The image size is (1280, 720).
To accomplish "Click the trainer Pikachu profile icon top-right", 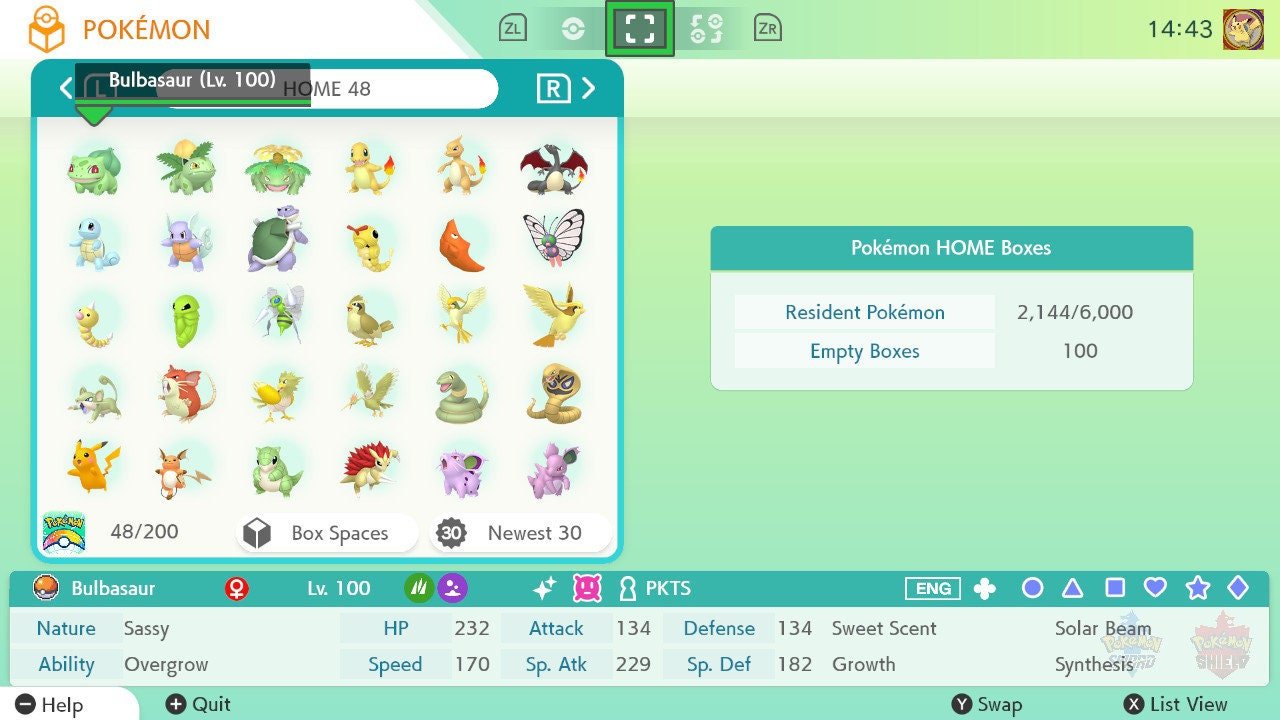I will [x=1244, y=27].
